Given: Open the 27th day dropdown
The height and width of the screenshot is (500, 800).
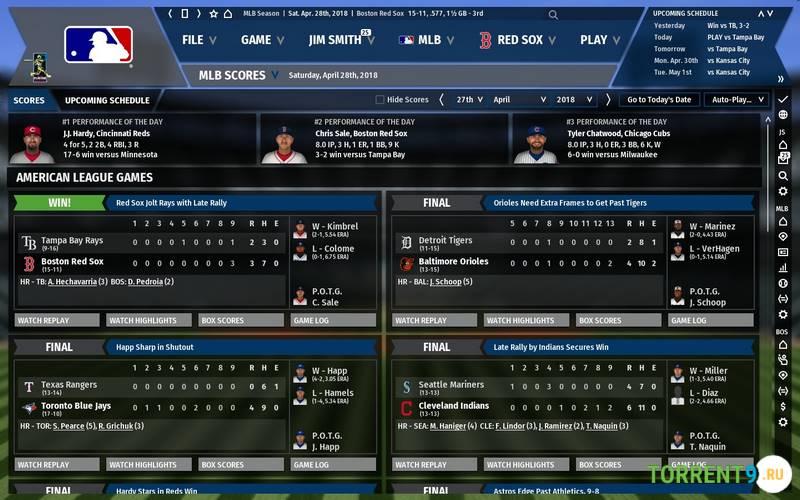Looking at the screenshot, I should [x=470, y=100].
